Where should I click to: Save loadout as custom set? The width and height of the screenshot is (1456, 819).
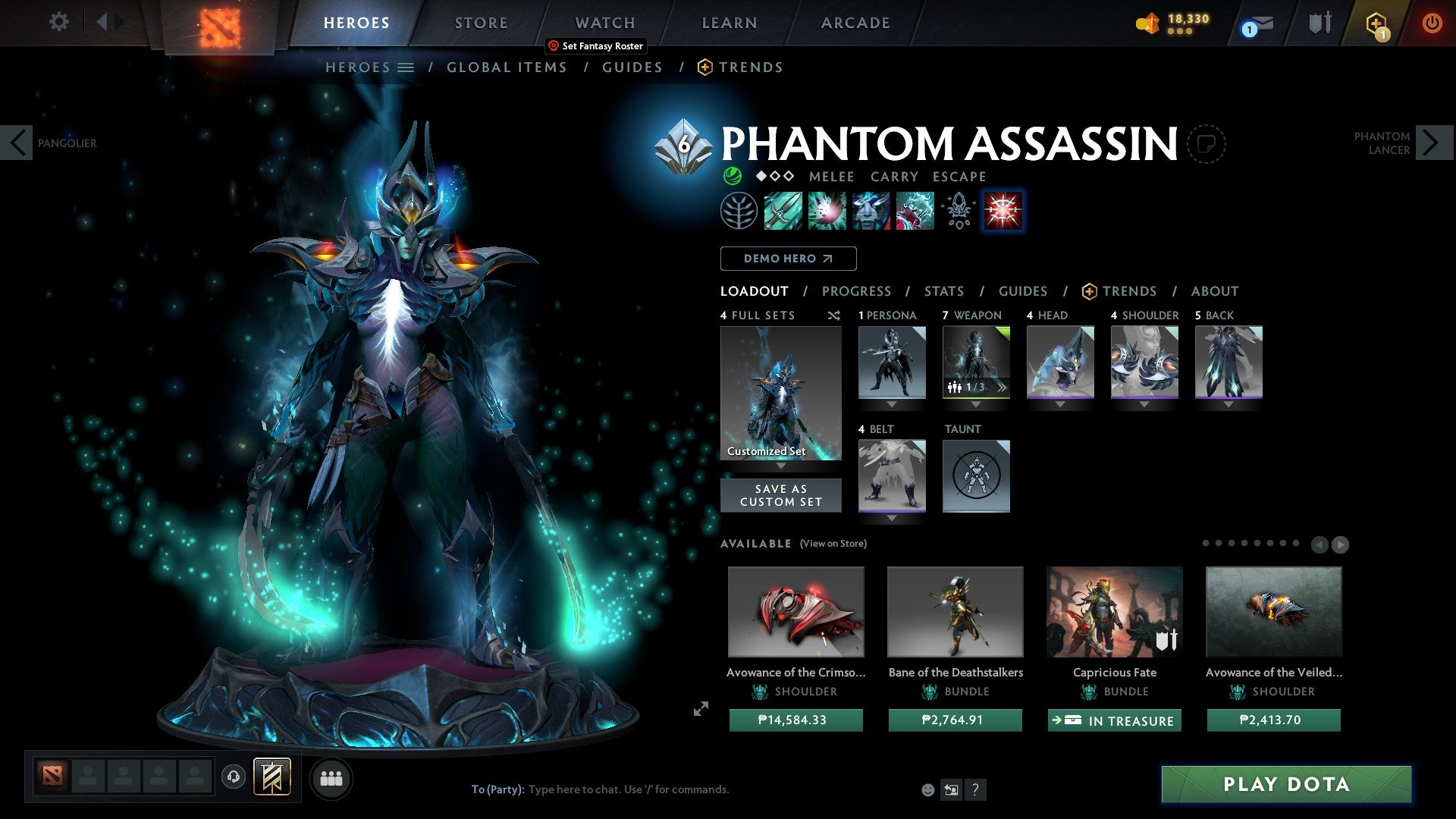(x=780, y=495)
